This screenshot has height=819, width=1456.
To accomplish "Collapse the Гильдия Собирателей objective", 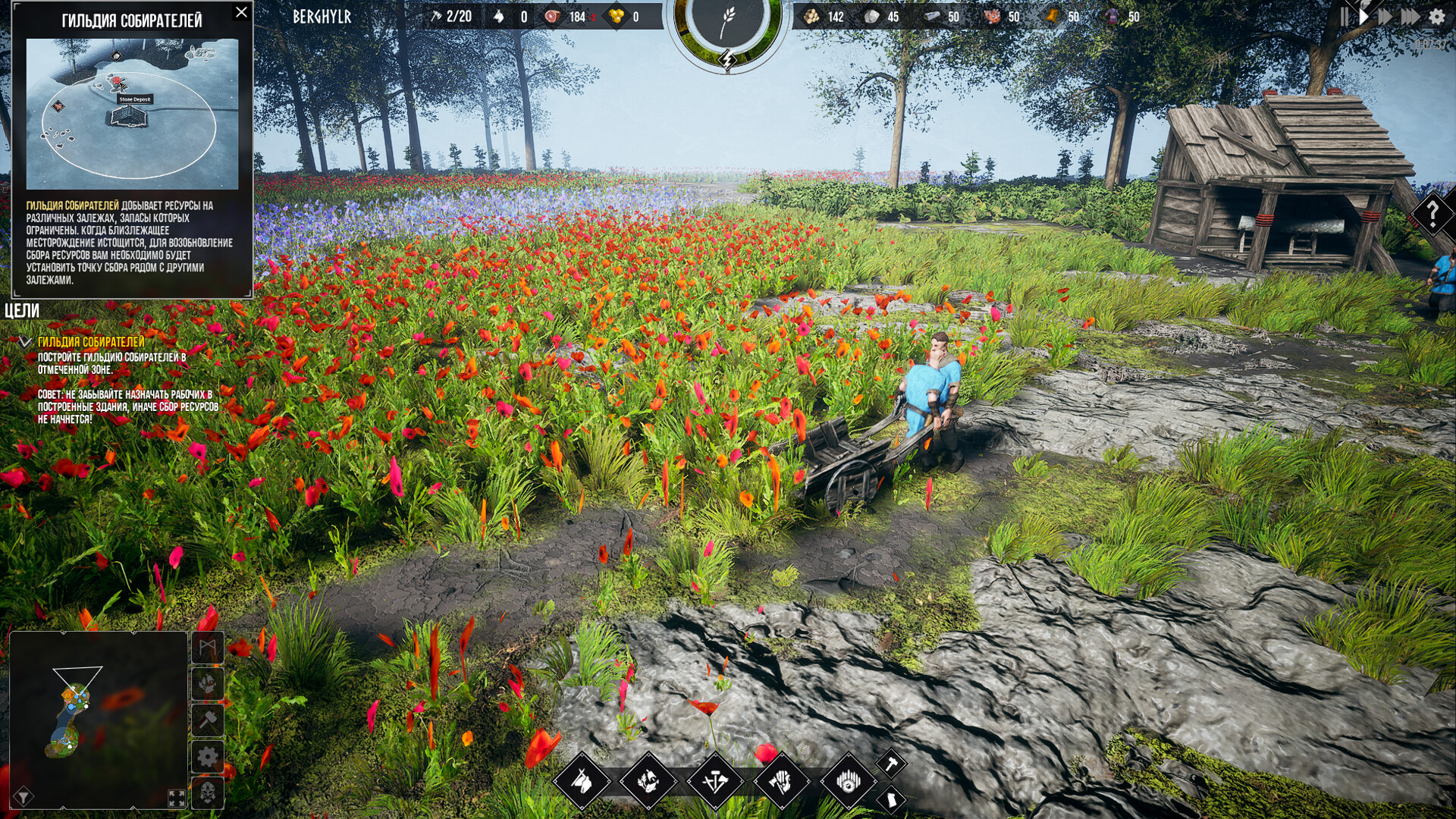I will click(x=24, y=343).
